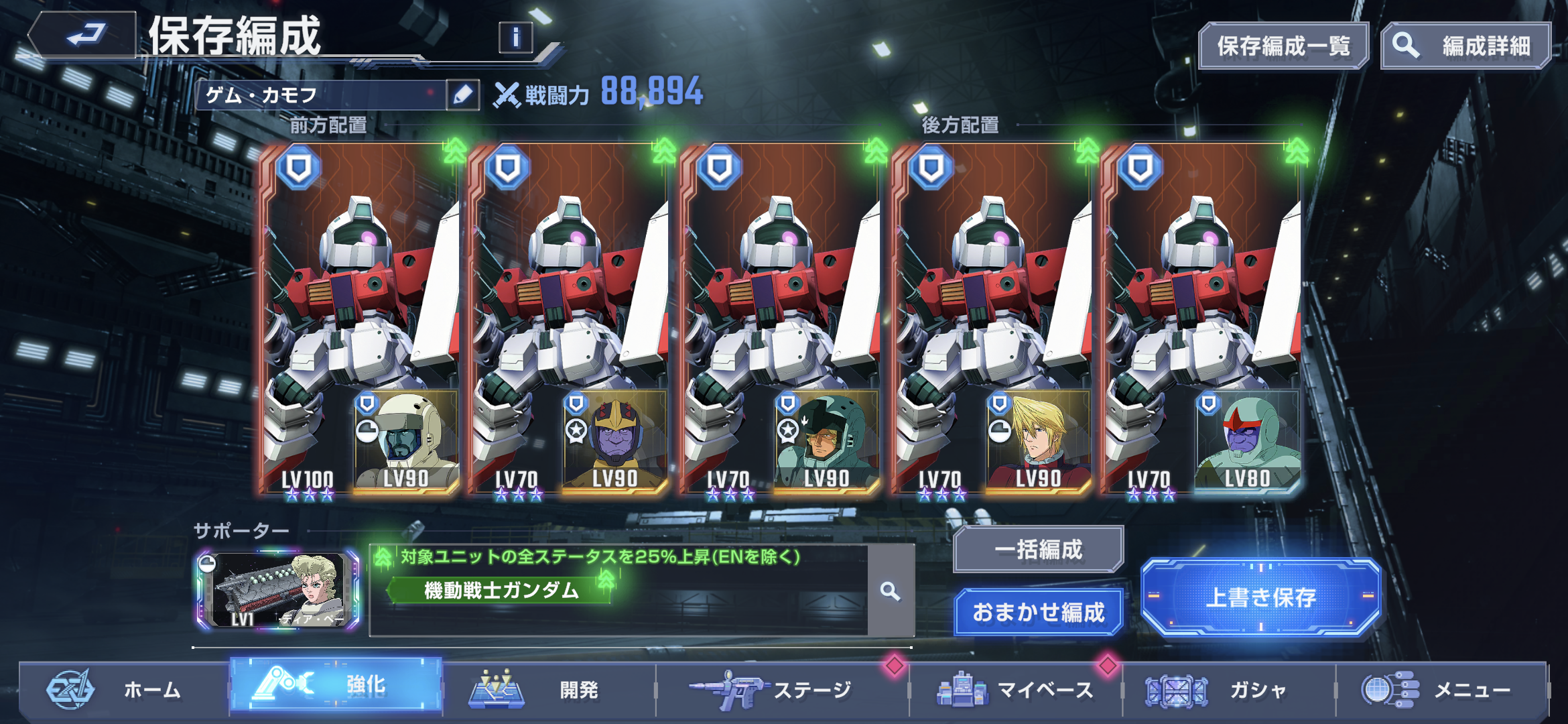
Task: Edit the formation name with pencil icon
Action: 463,95
